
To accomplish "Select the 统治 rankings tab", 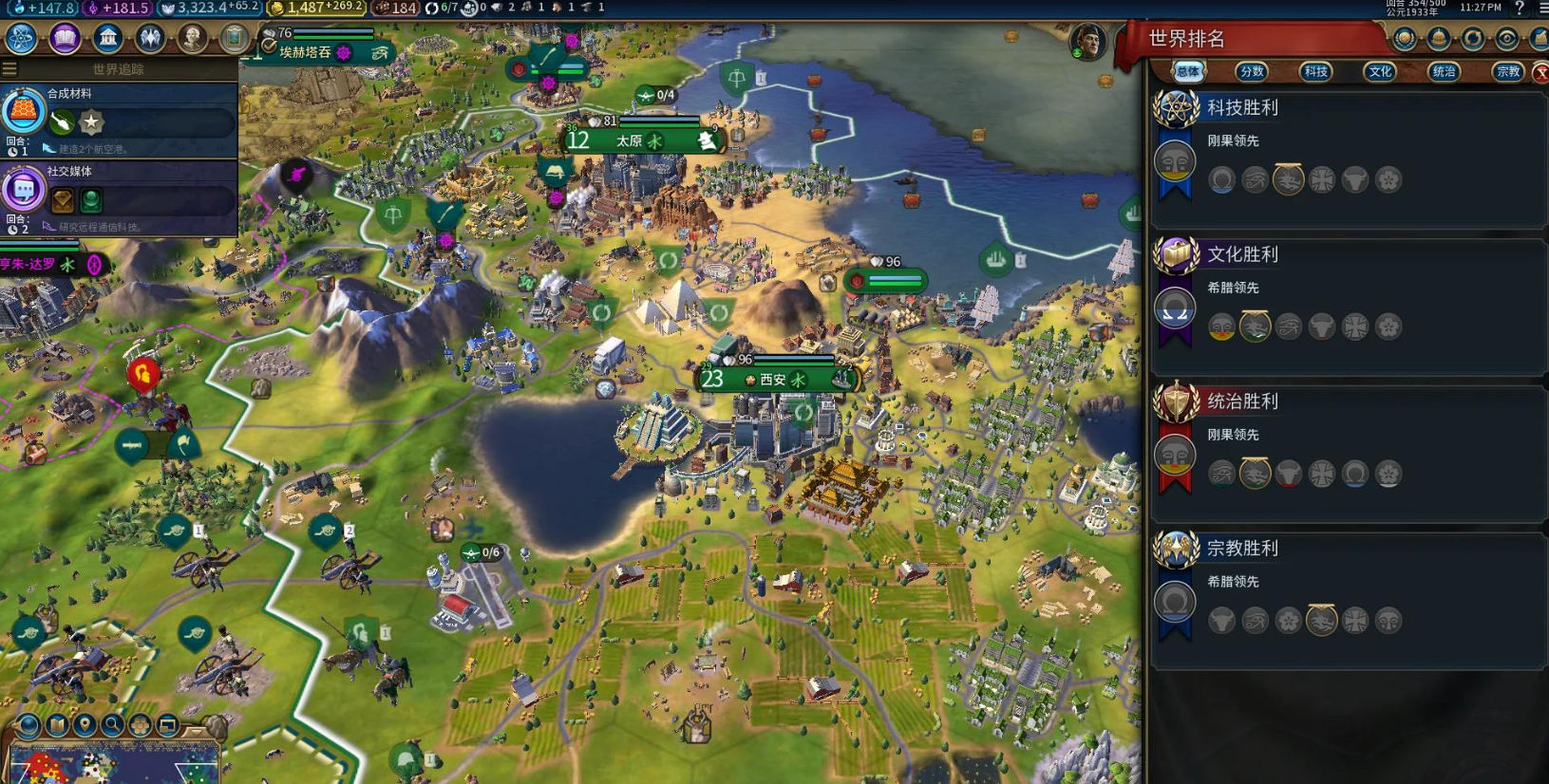I will point(1444,71).
